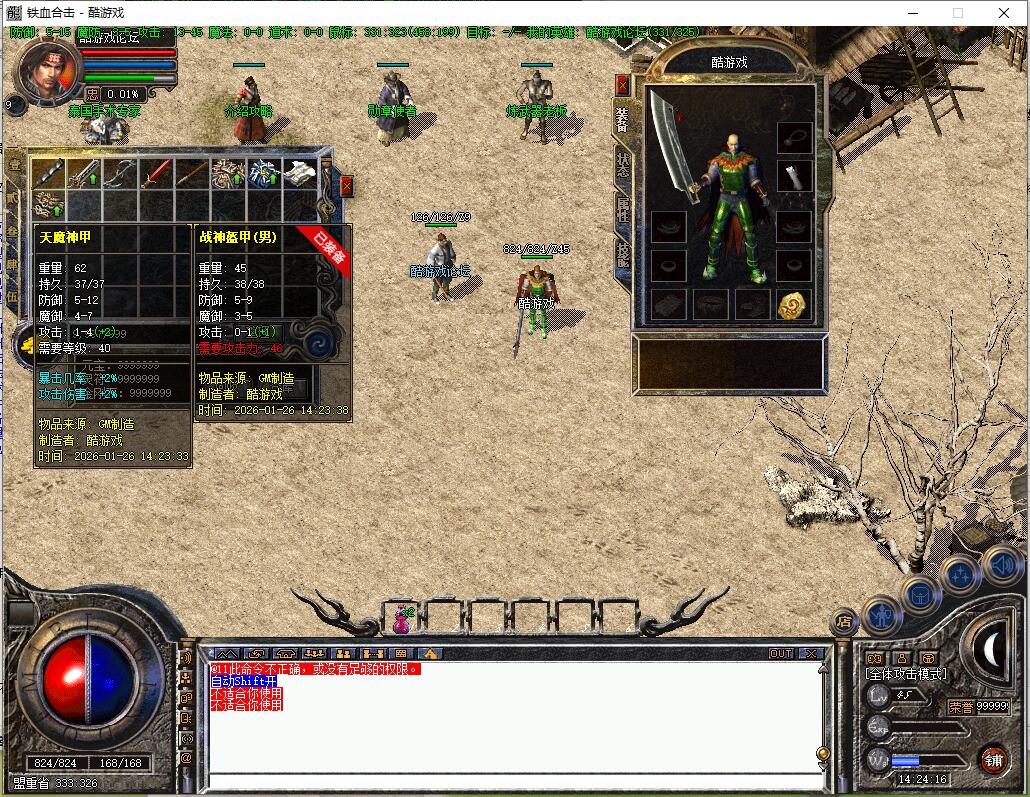Open the 属性 attributes tab
This screenshot has width=1030, height=797.
(x=622, y=211)
